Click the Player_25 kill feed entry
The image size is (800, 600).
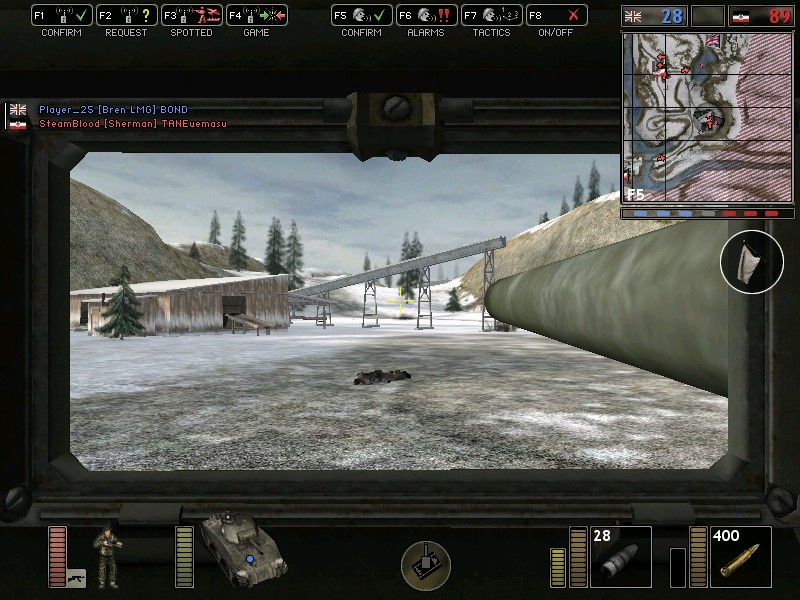(x=113, y=109)
